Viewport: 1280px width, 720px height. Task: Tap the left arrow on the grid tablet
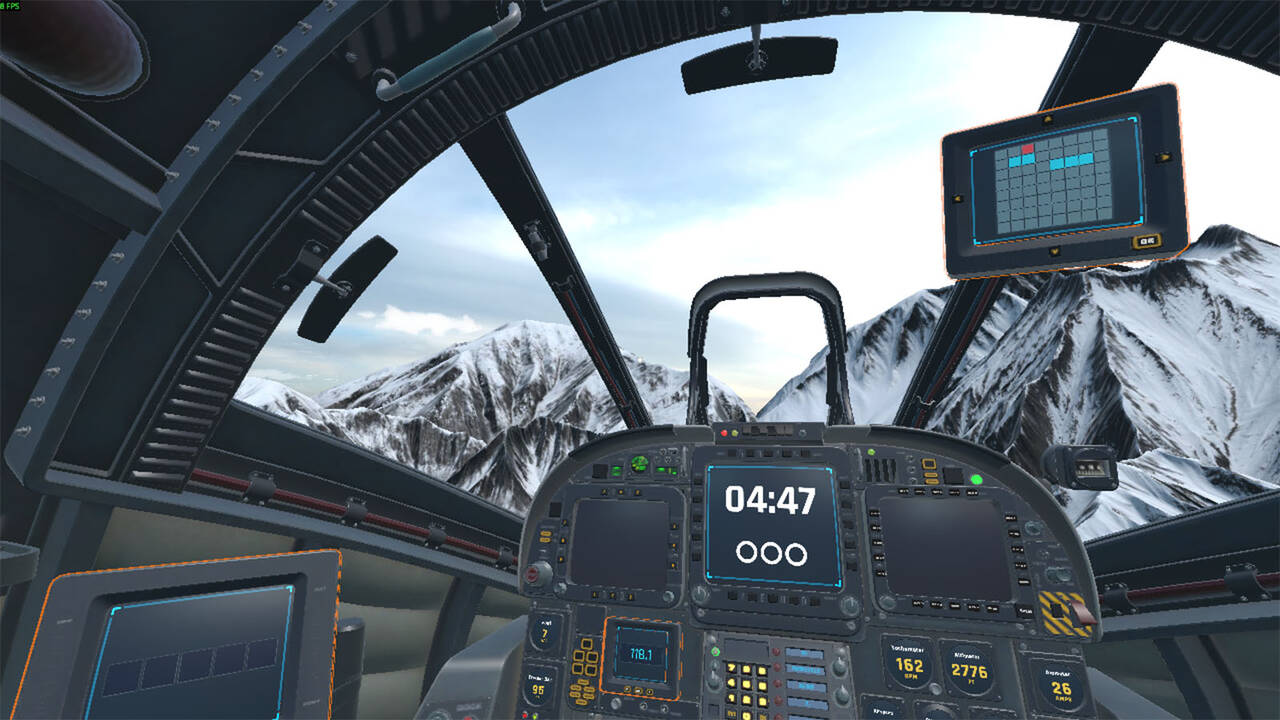(x=957, y=198)
